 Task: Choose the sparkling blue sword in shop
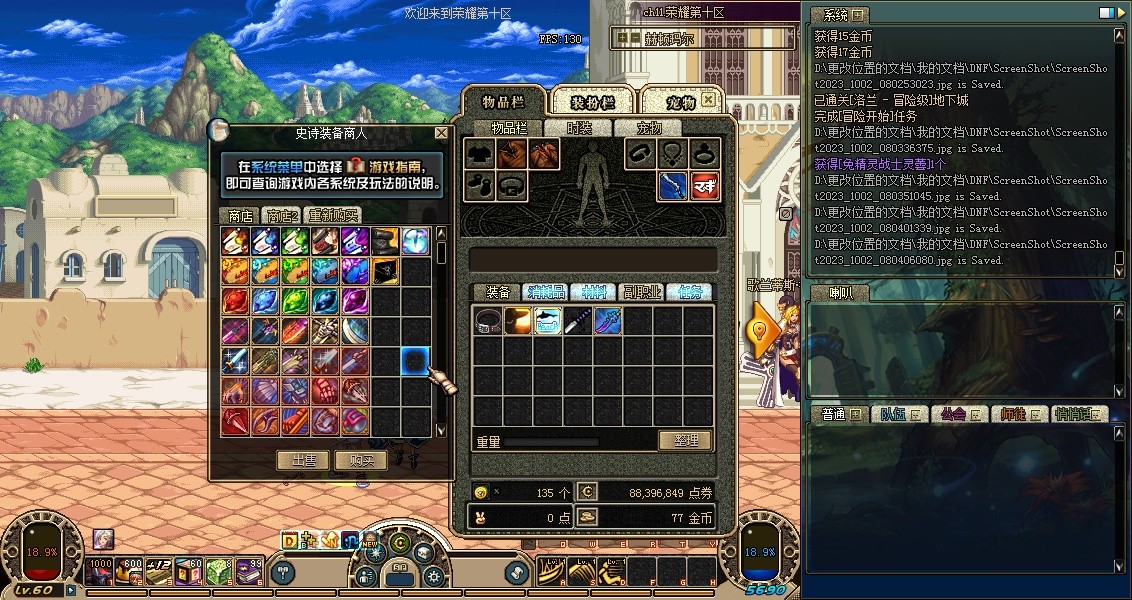(236, 360)
